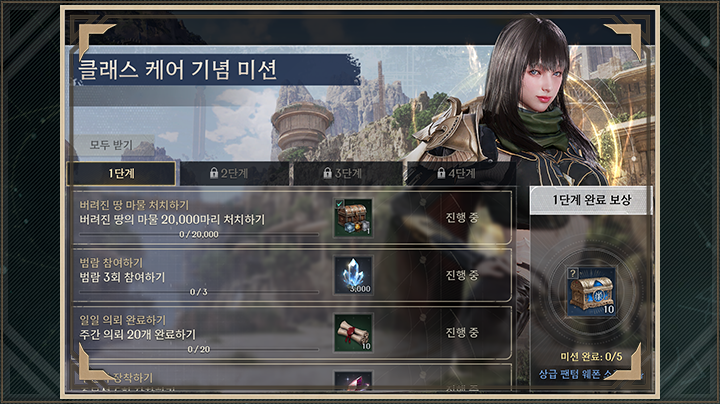Select the 1단계 tab
The image size is (720, 404).
[122, 173]
